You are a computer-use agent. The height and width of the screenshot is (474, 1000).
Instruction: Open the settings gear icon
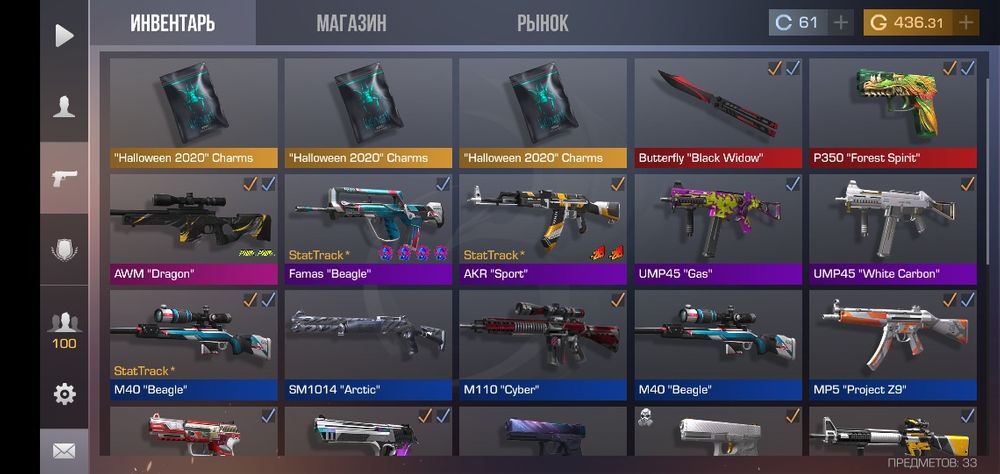64,394
